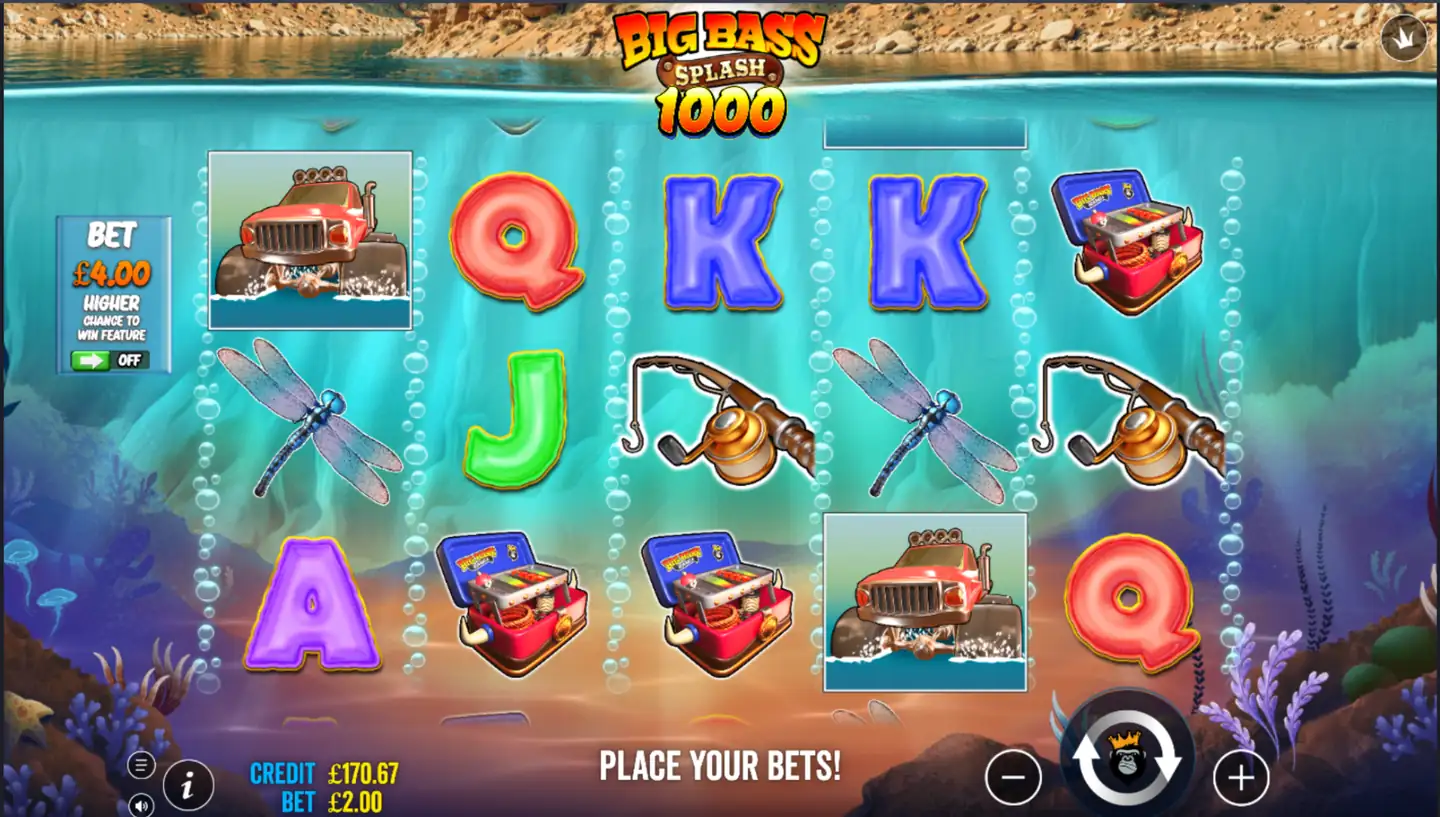Viewport: 1440px width, 817px height.
Task: Decrease the bet with the minus control
Action: coord(1014,776)
